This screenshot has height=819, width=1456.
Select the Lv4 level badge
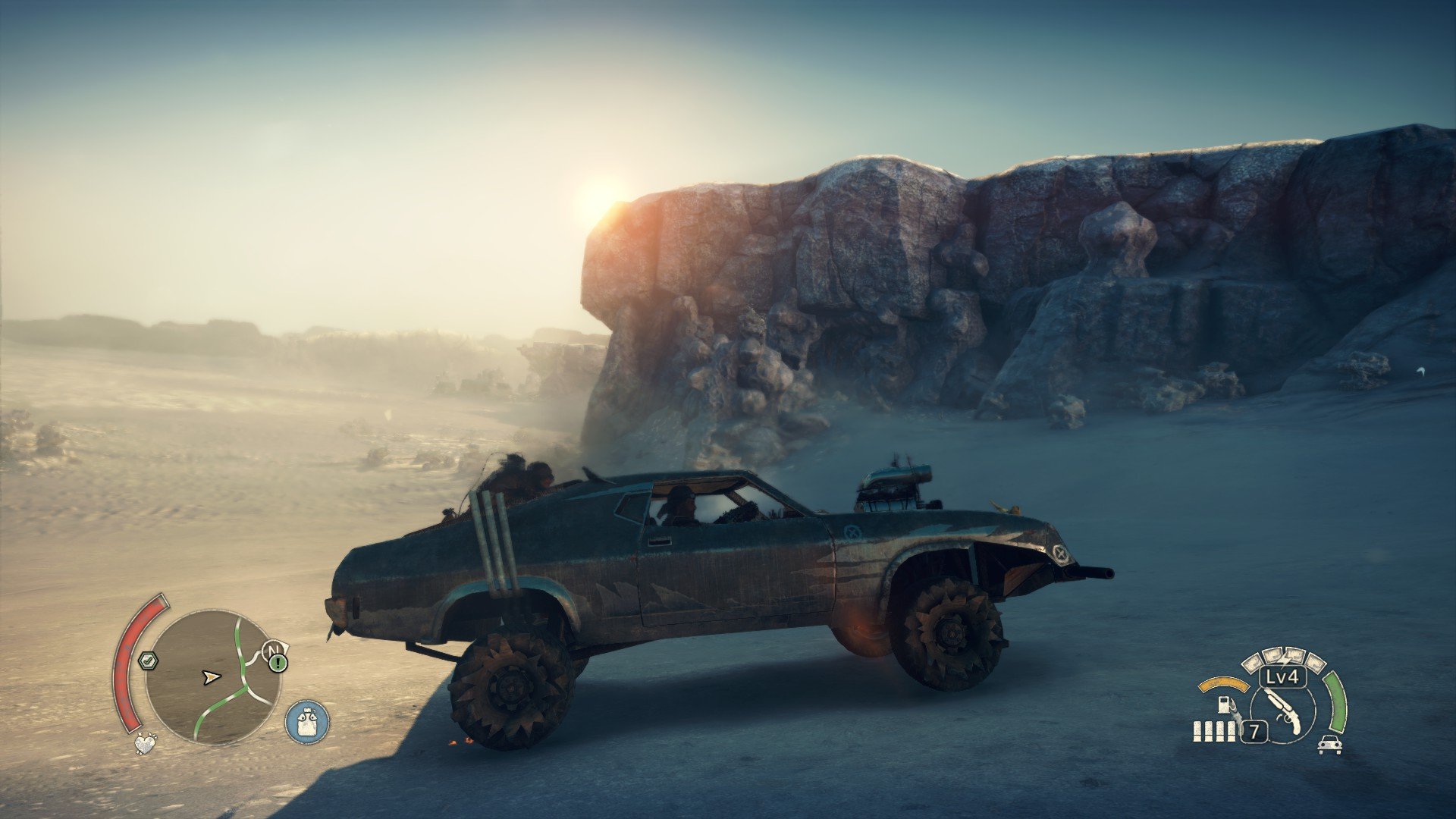(x=1282, y=676)
